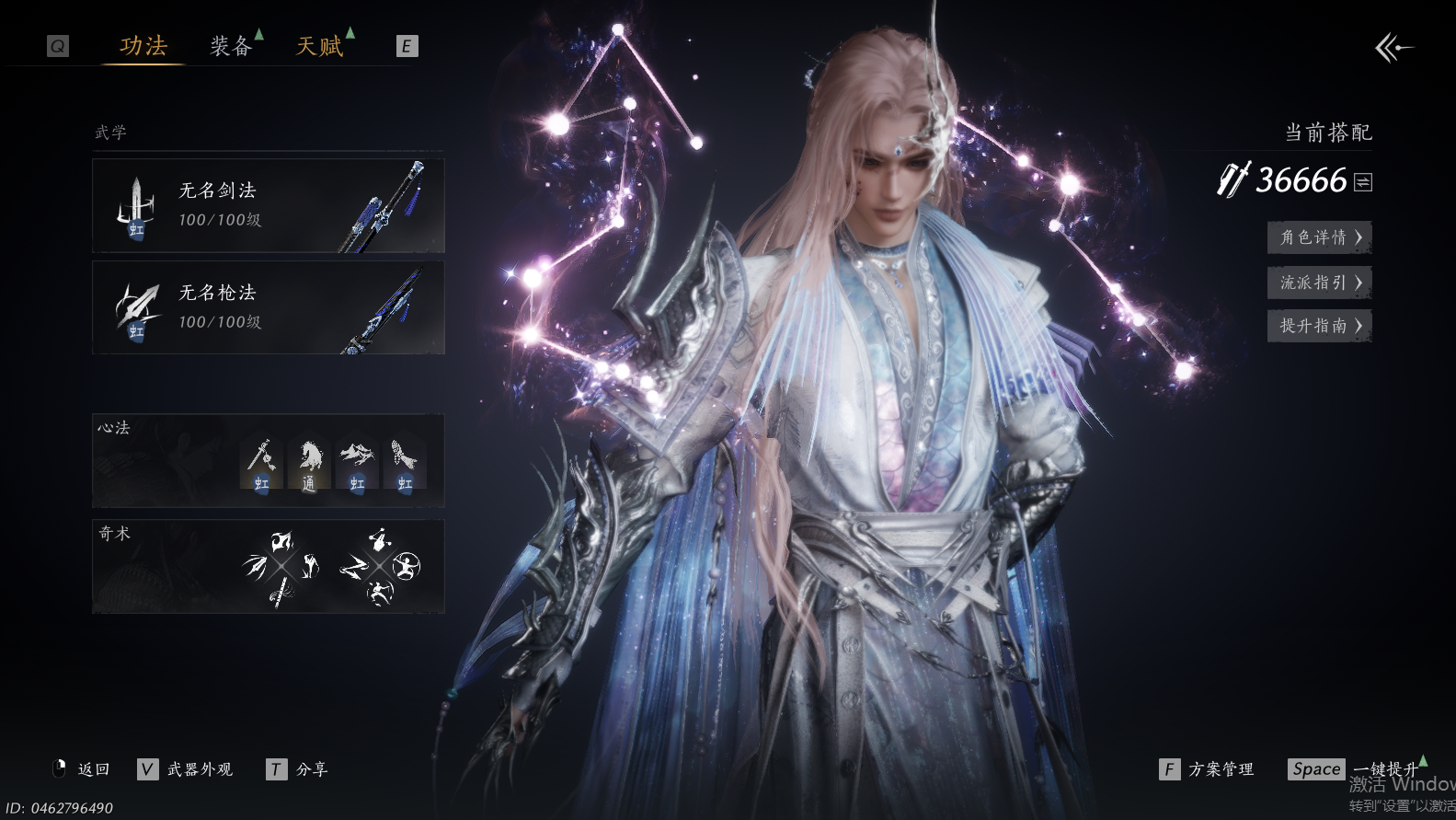Select the 无名剑法 martial art slot
The image size is (1456, 820).
268,205
